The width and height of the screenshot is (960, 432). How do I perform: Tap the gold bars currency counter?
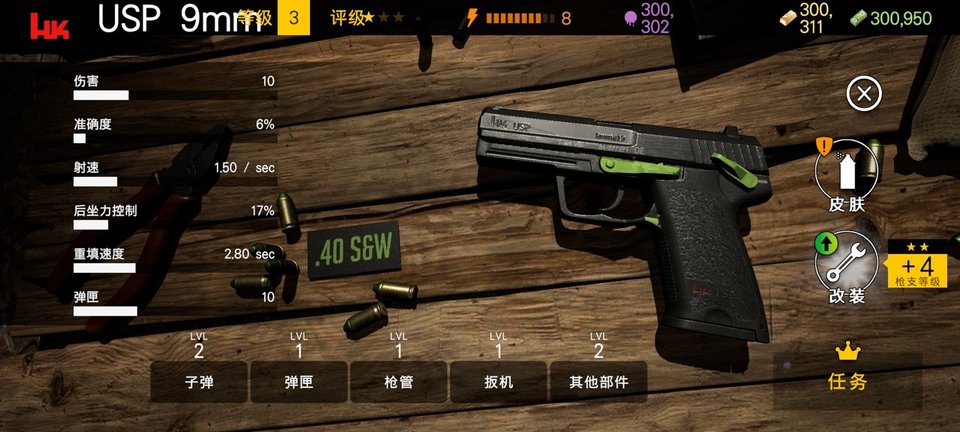(x=804, y=17)
